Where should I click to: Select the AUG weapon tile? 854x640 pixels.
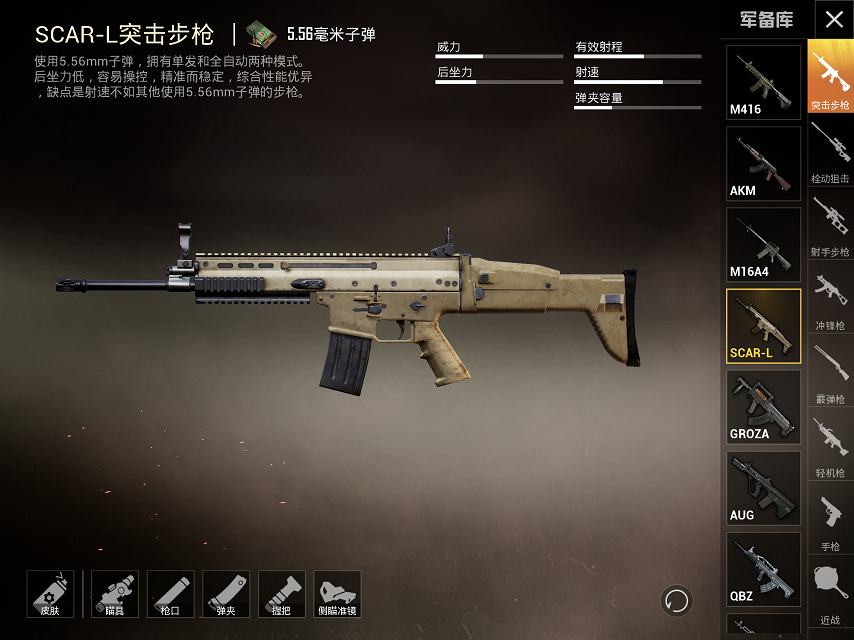[763, 487]
